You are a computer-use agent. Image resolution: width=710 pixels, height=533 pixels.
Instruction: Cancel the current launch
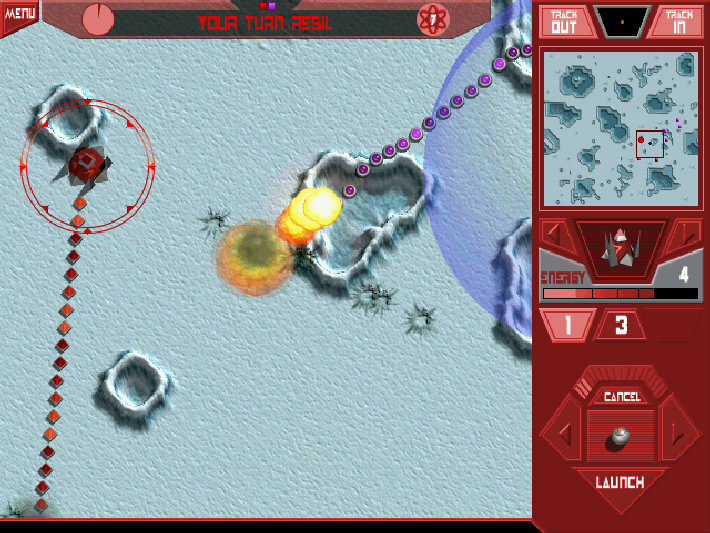click(621, 397)
